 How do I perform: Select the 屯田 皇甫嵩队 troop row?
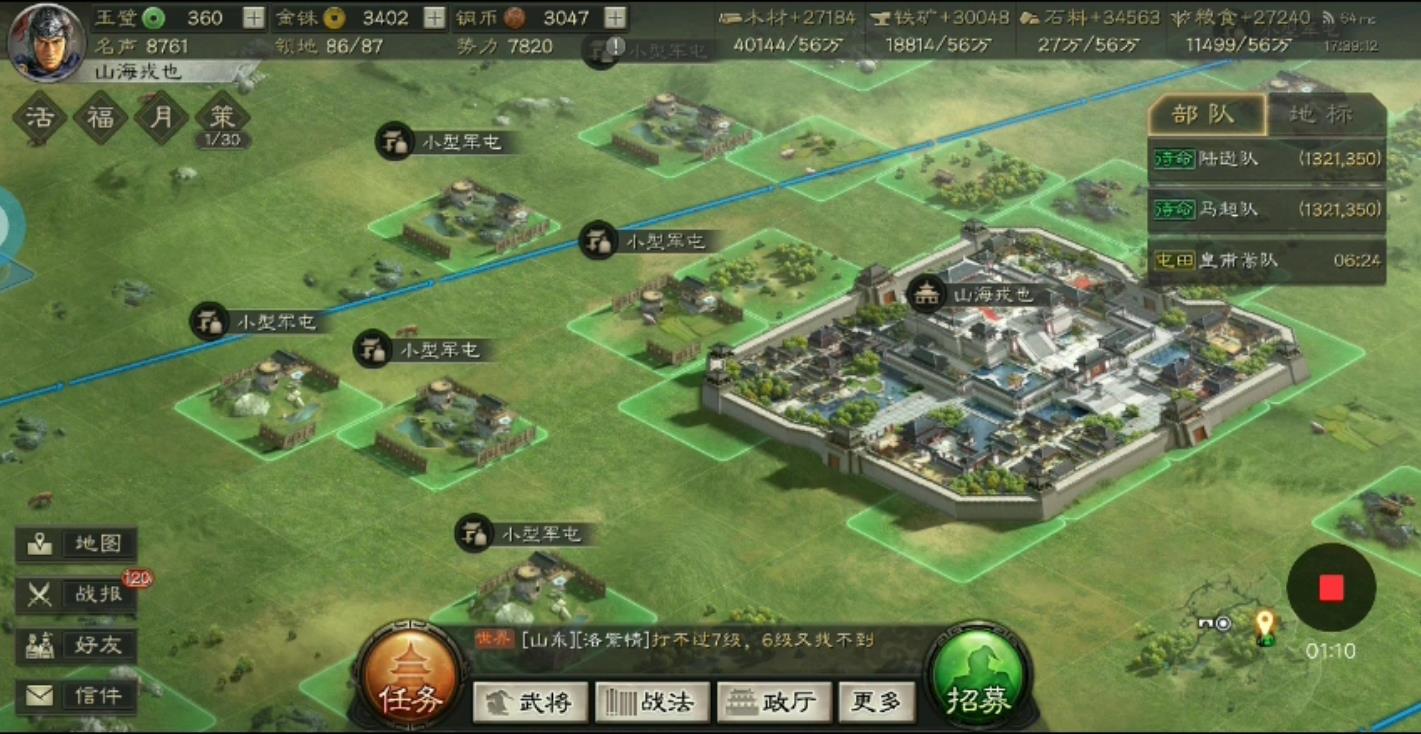1266,261
